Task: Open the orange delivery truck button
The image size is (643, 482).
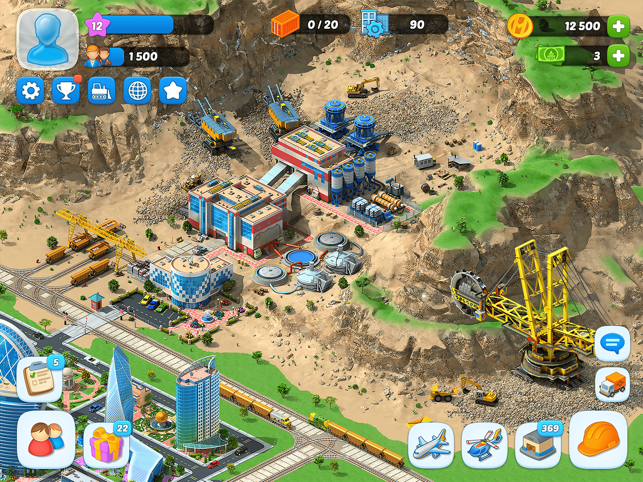Action: 612,384
